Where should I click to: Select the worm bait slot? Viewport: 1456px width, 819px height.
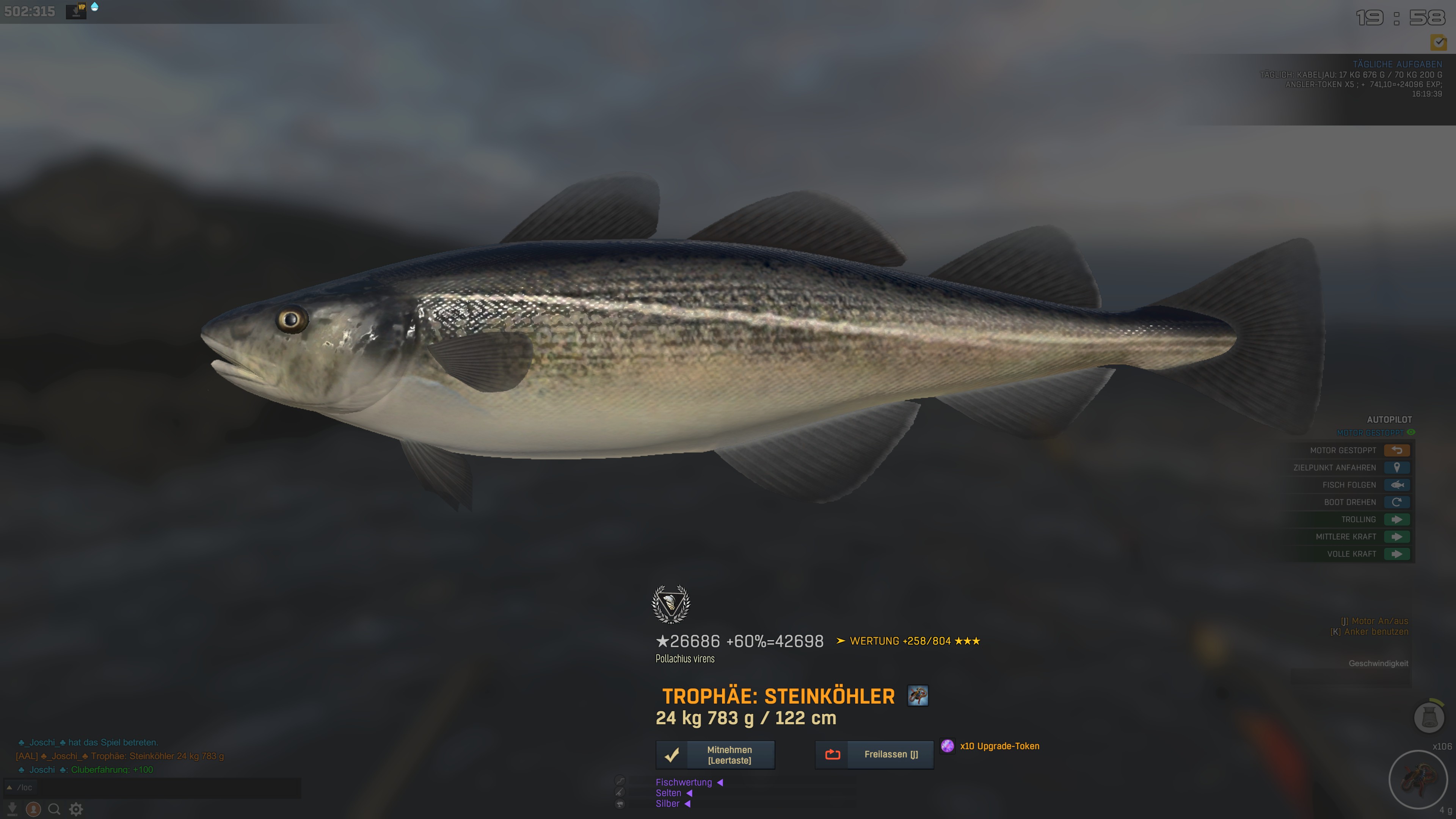[x=1417, y=780]
